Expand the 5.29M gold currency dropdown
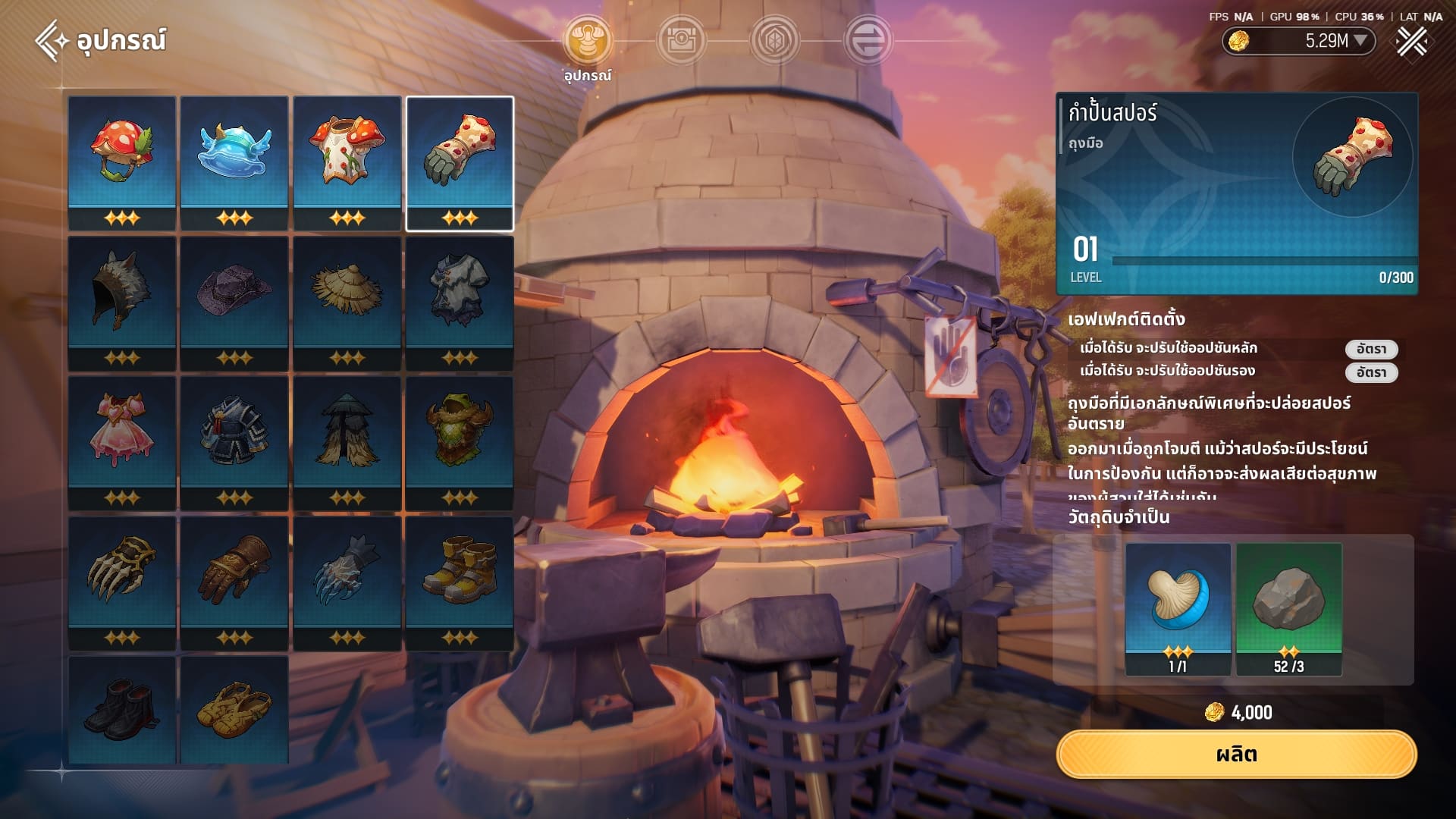1456x819 pixels. (x=1360, y=41)
